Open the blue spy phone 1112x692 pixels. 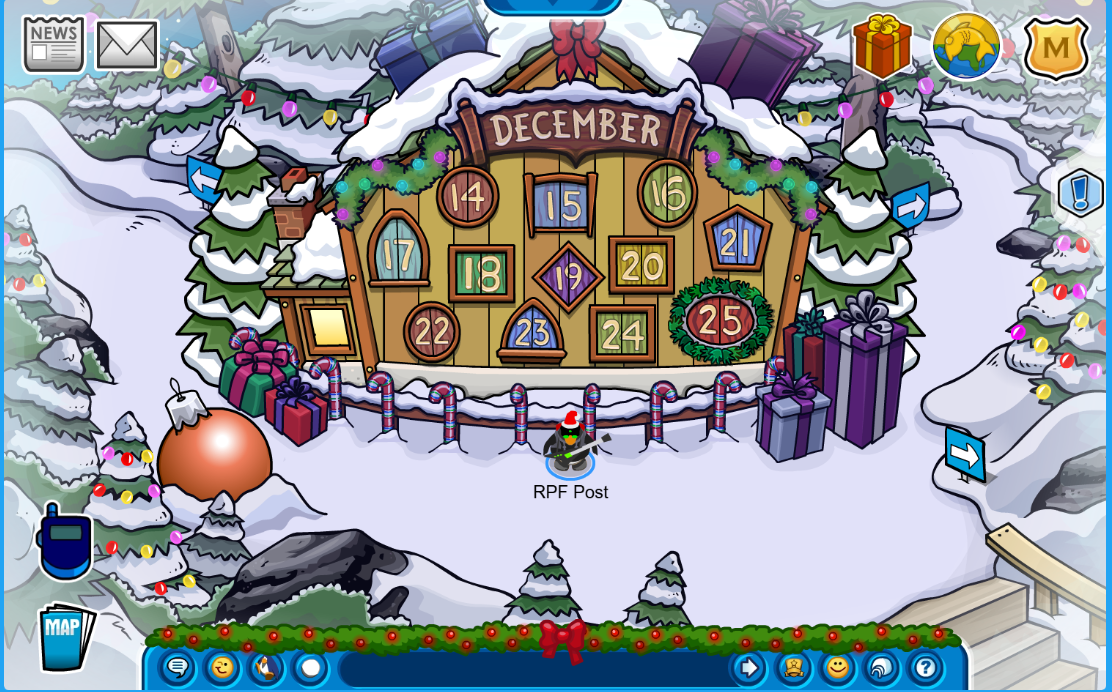pyautogui.click(x=65, y=542)
